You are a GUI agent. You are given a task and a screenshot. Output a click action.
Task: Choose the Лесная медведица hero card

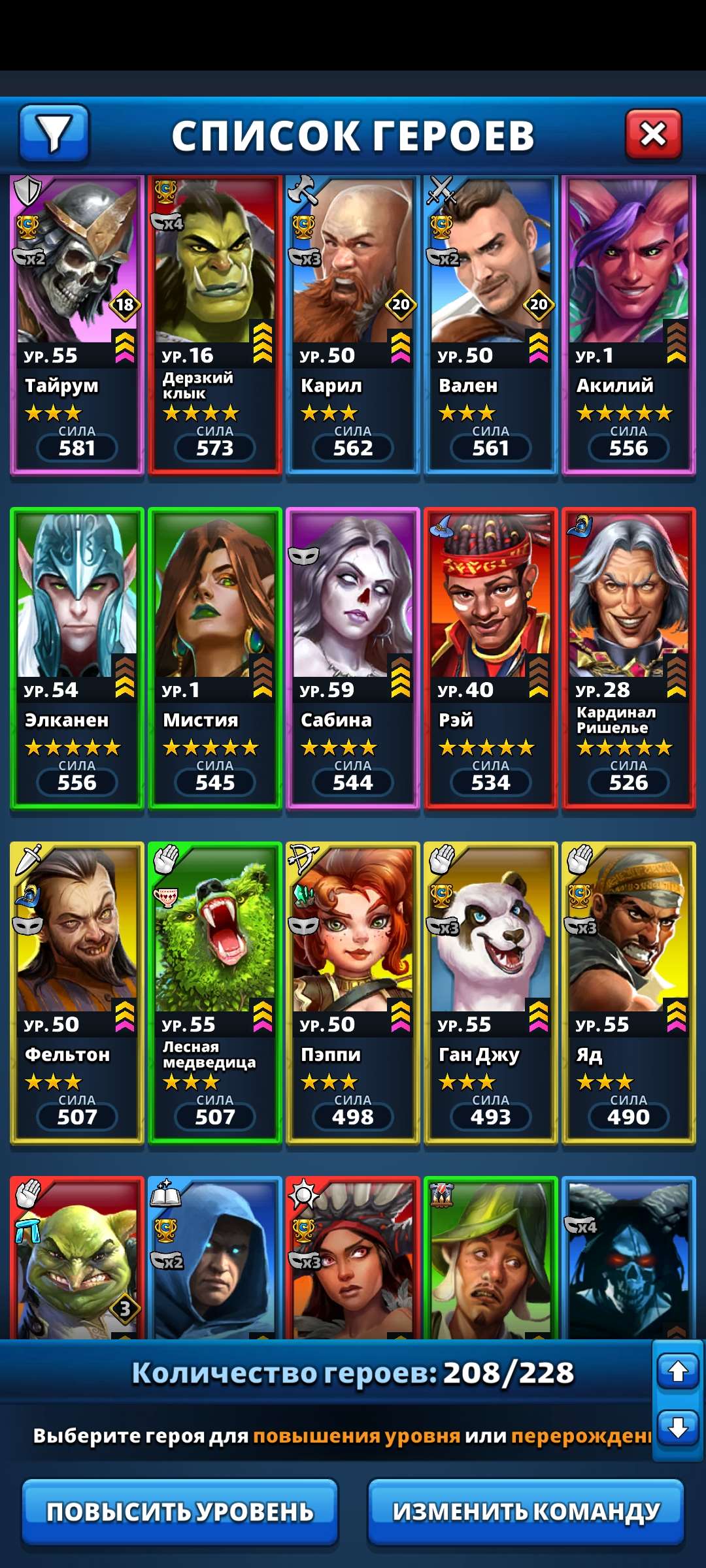[215, 993]
